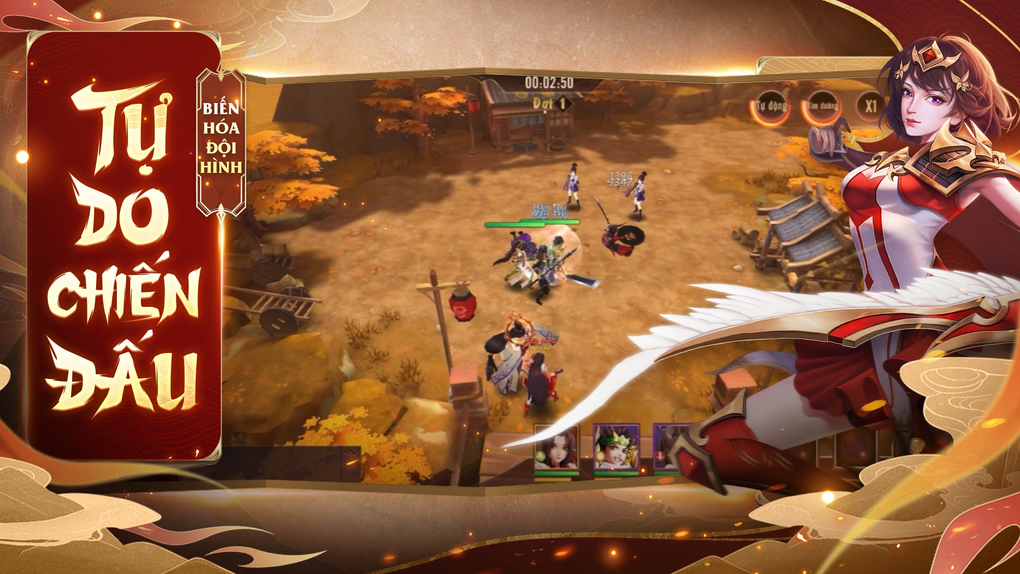Activate the Tìm đường pathfinding button

point(821,105)
